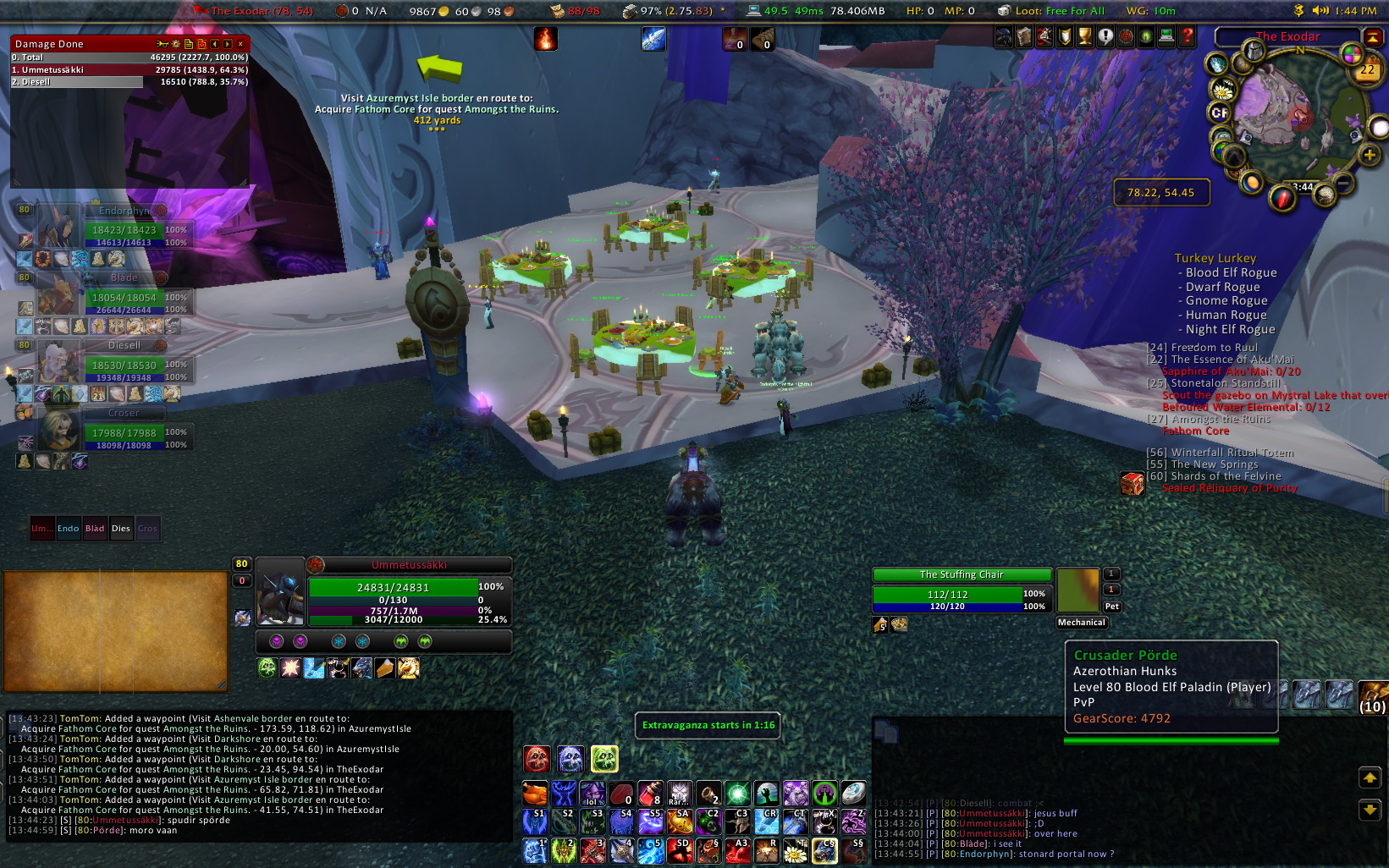Activate the green skull stance button

point(604,759)
